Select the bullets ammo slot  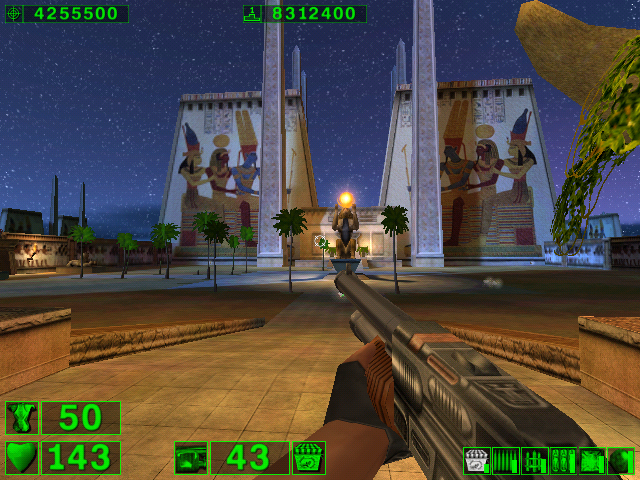(x=505, y=461)
